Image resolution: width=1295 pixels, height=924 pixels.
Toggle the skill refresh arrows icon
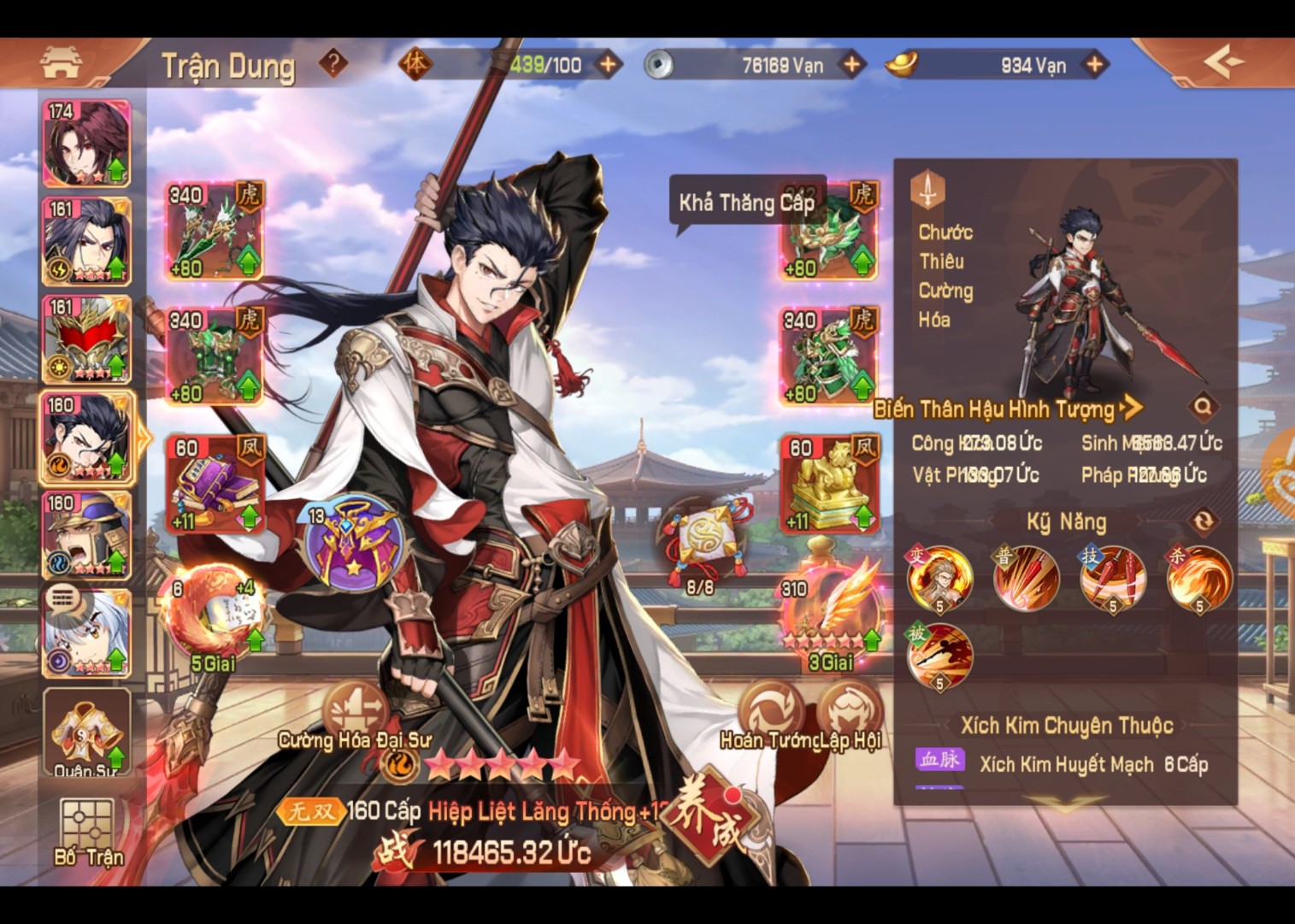[x=1203, y=521]
